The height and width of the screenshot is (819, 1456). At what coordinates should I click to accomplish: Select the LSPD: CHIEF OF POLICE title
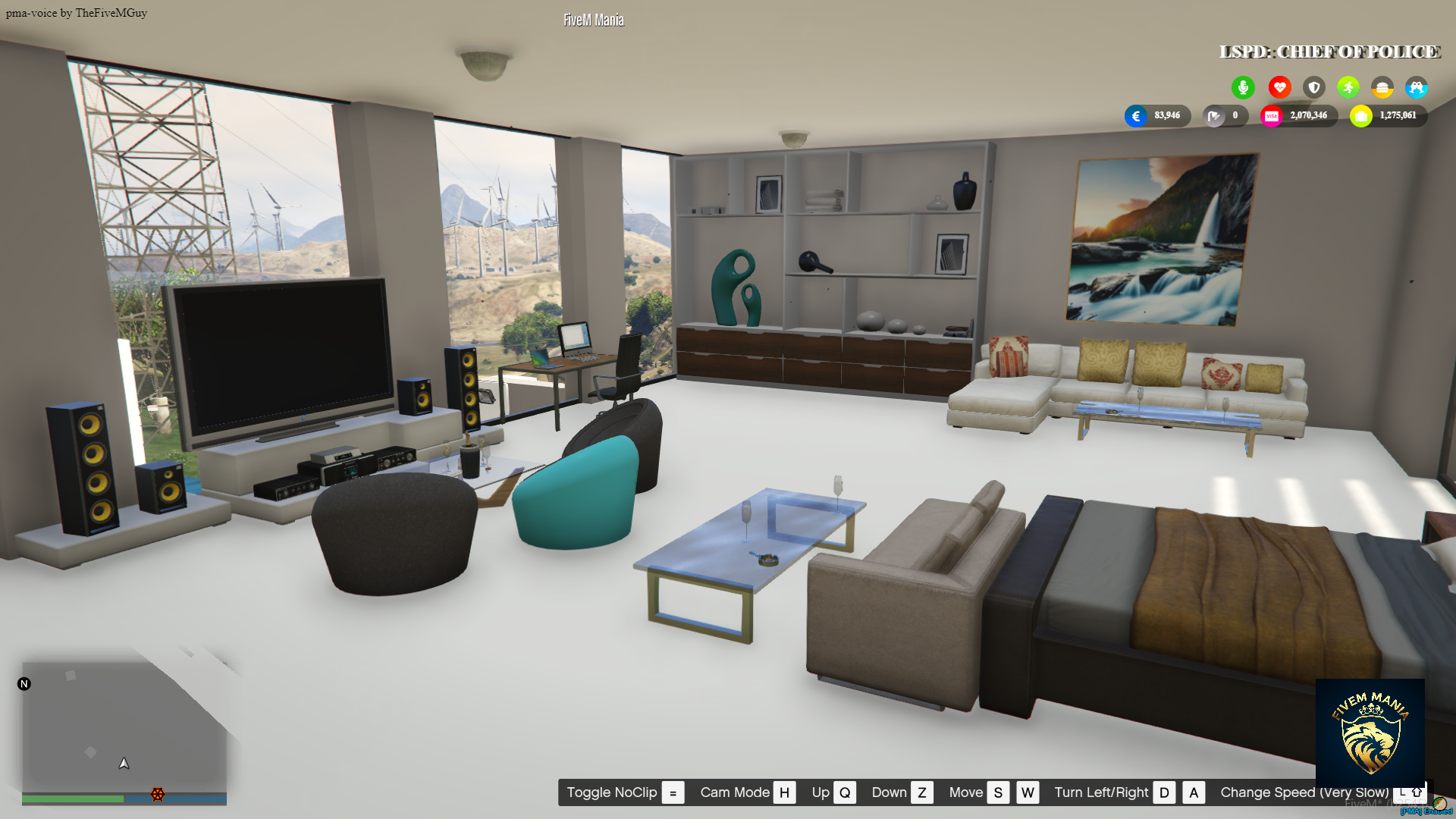1329,52
